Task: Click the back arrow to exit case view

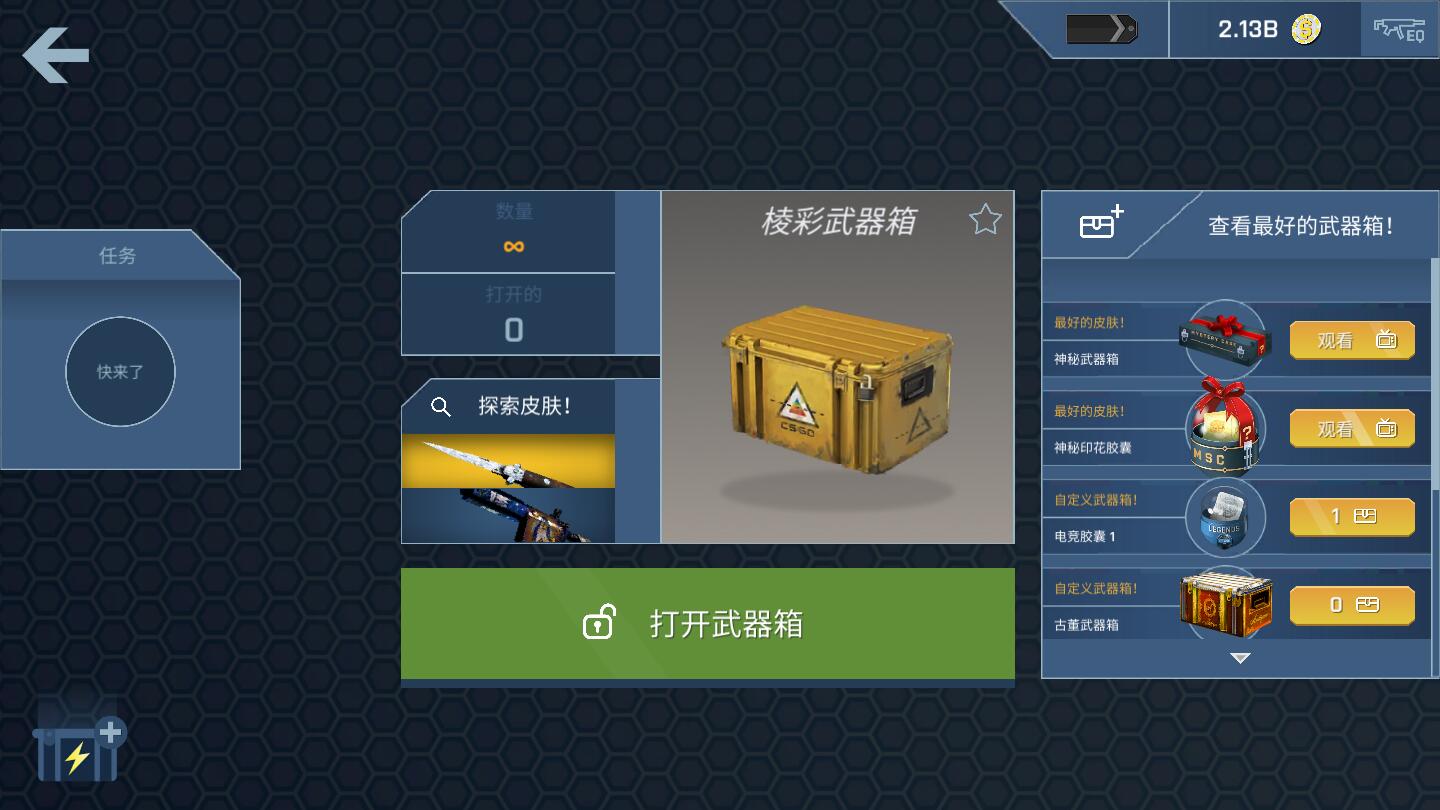Action: click(x=55, y=55)
